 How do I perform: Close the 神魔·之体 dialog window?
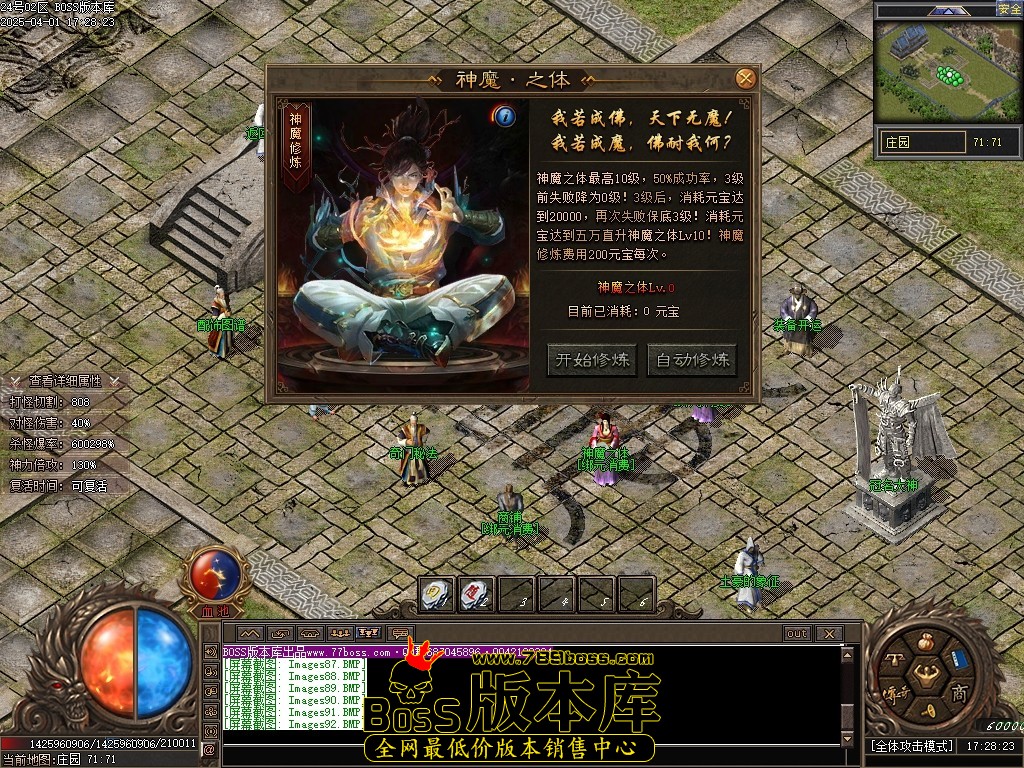pos(745,78)
